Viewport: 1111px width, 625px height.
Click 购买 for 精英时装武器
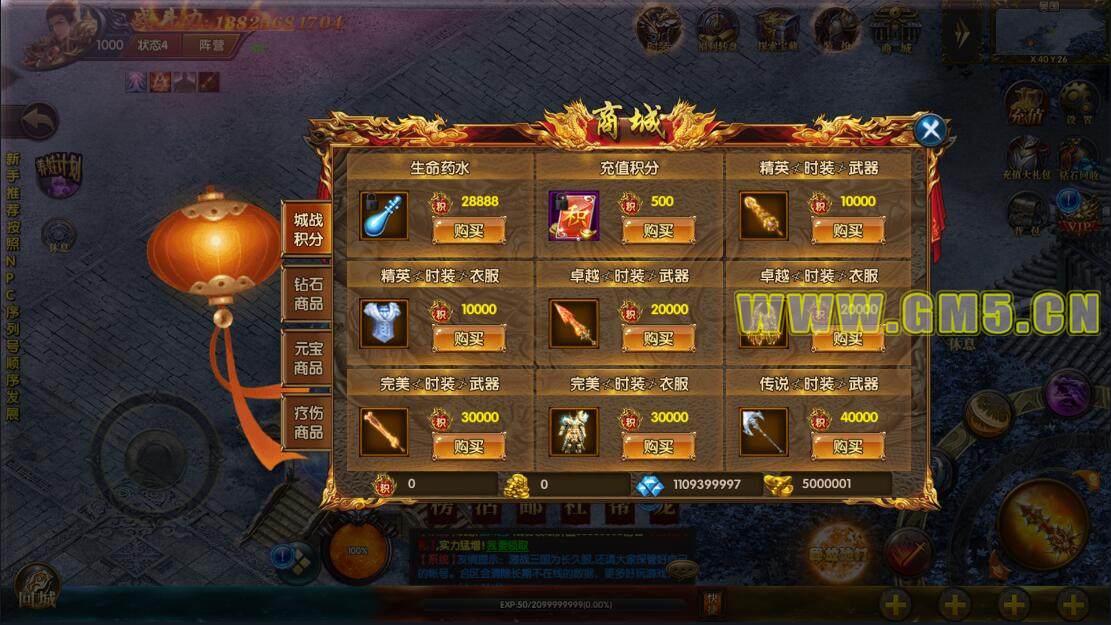(x=847, y=231)
